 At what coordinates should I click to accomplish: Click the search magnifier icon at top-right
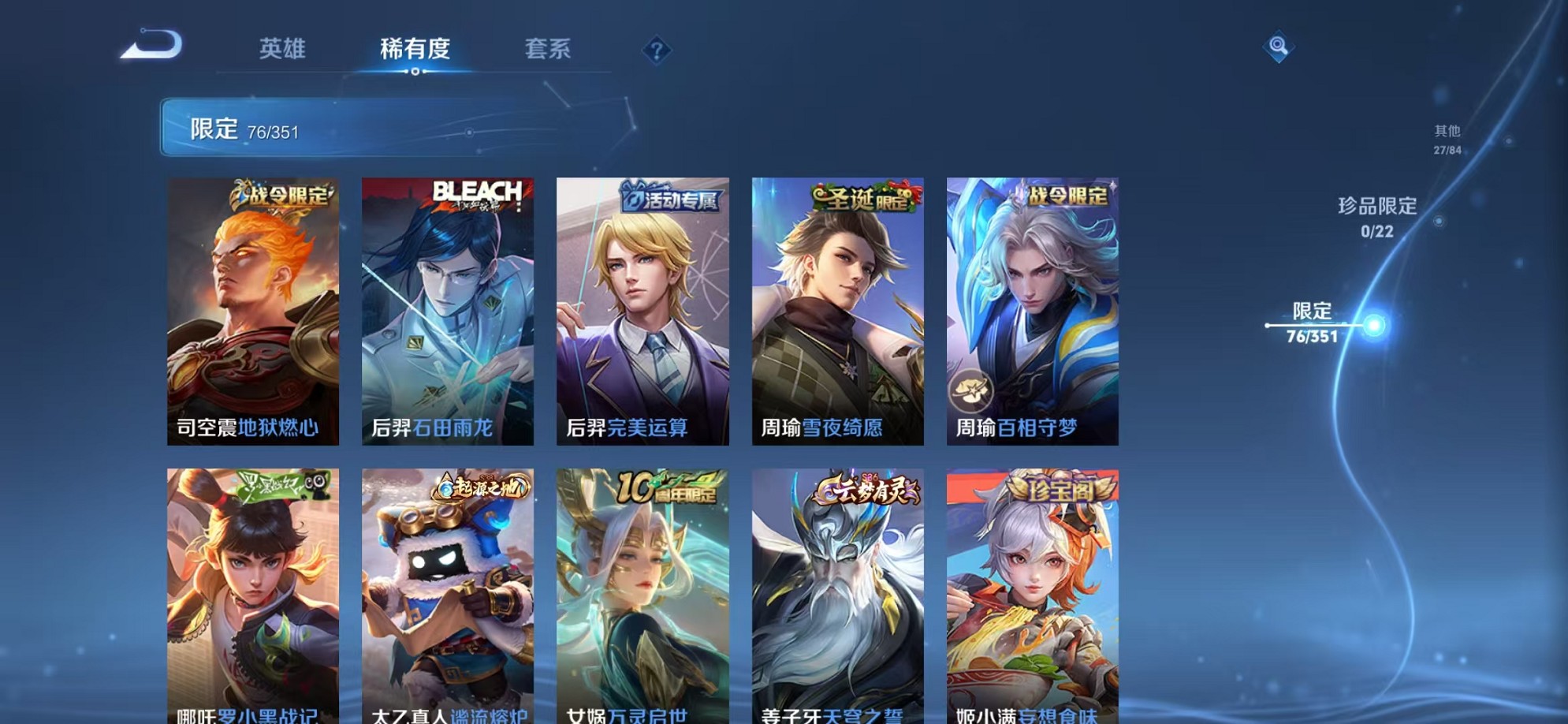point(1278,47)
